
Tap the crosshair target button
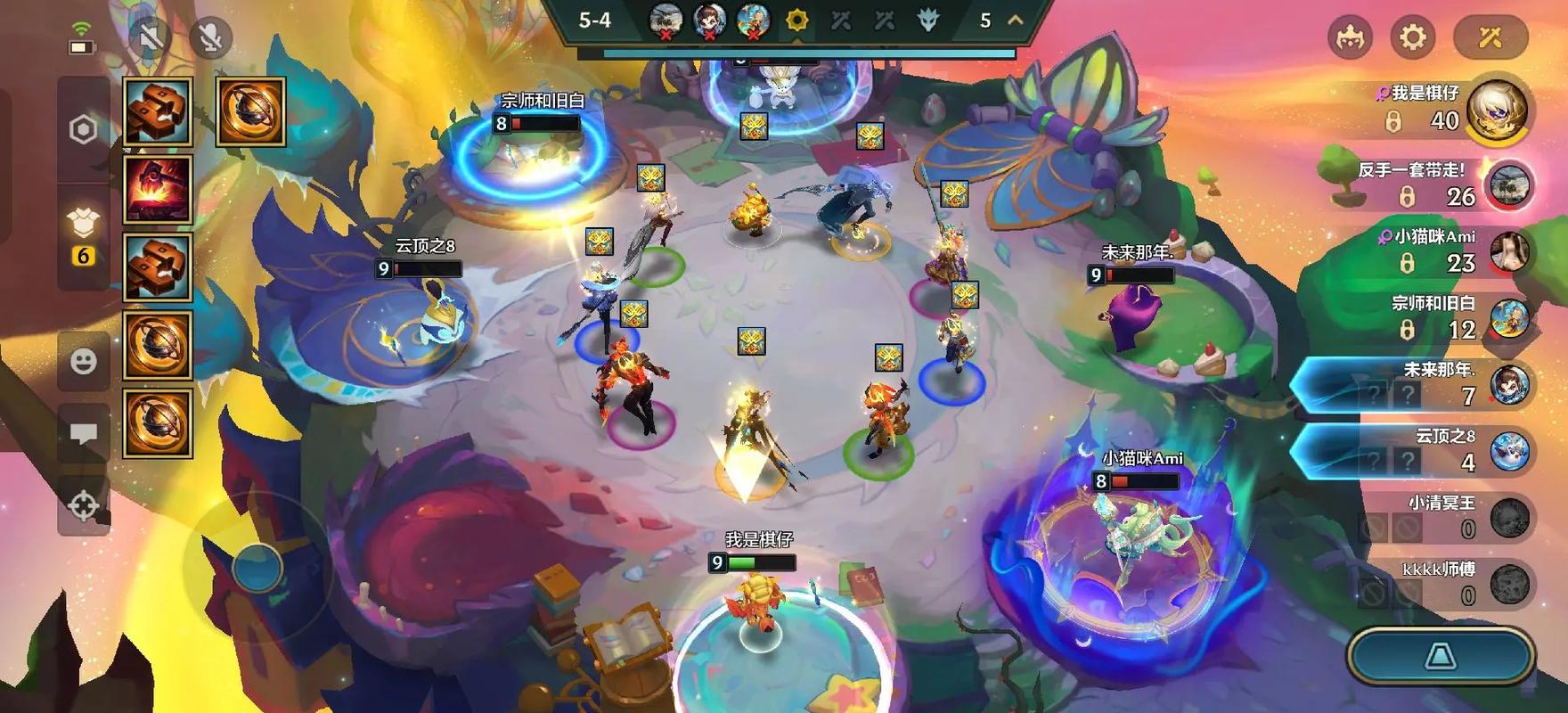point(83,505)
